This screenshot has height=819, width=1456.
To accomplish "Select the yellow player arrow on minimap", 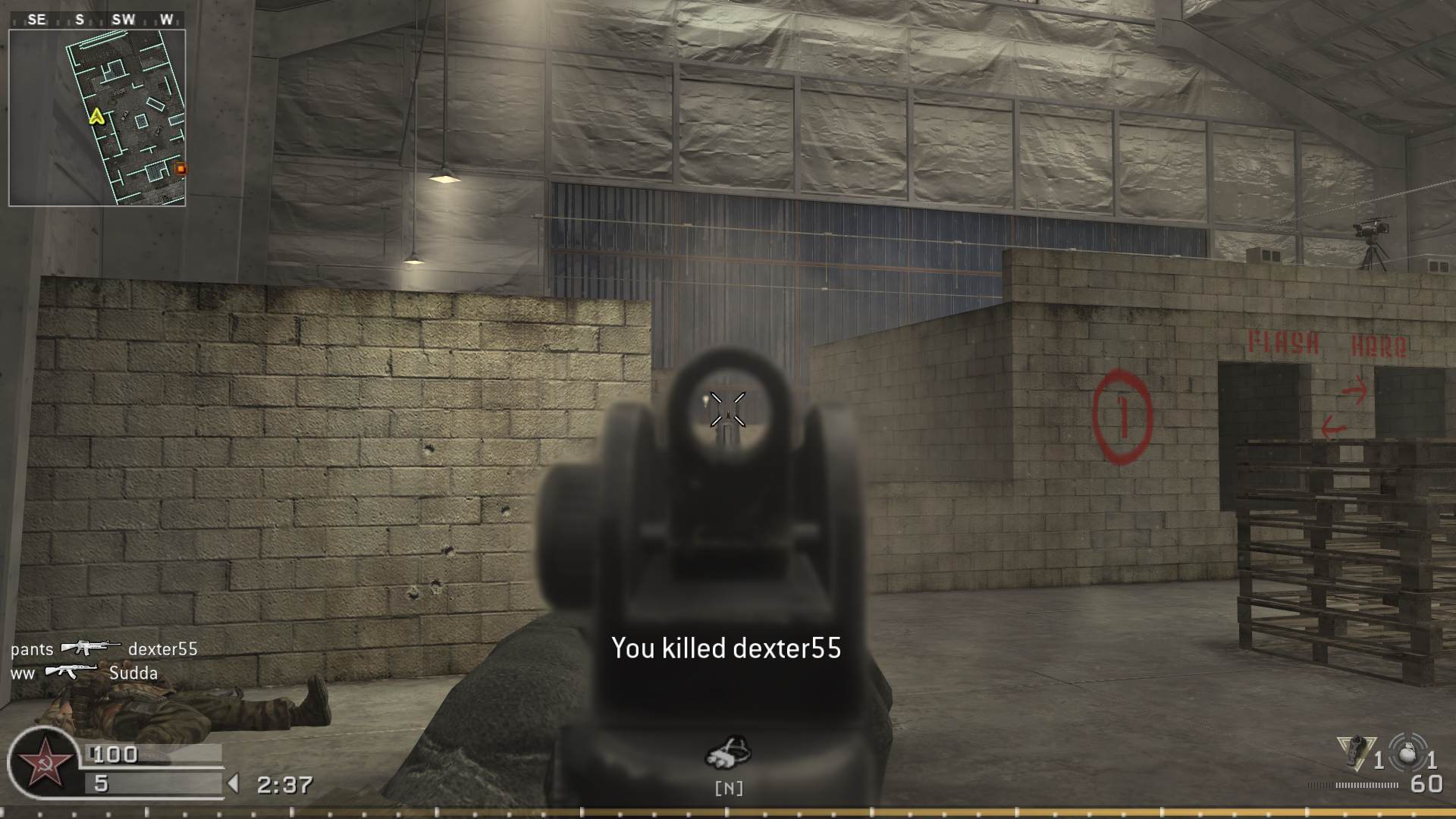I will [96, 116].
